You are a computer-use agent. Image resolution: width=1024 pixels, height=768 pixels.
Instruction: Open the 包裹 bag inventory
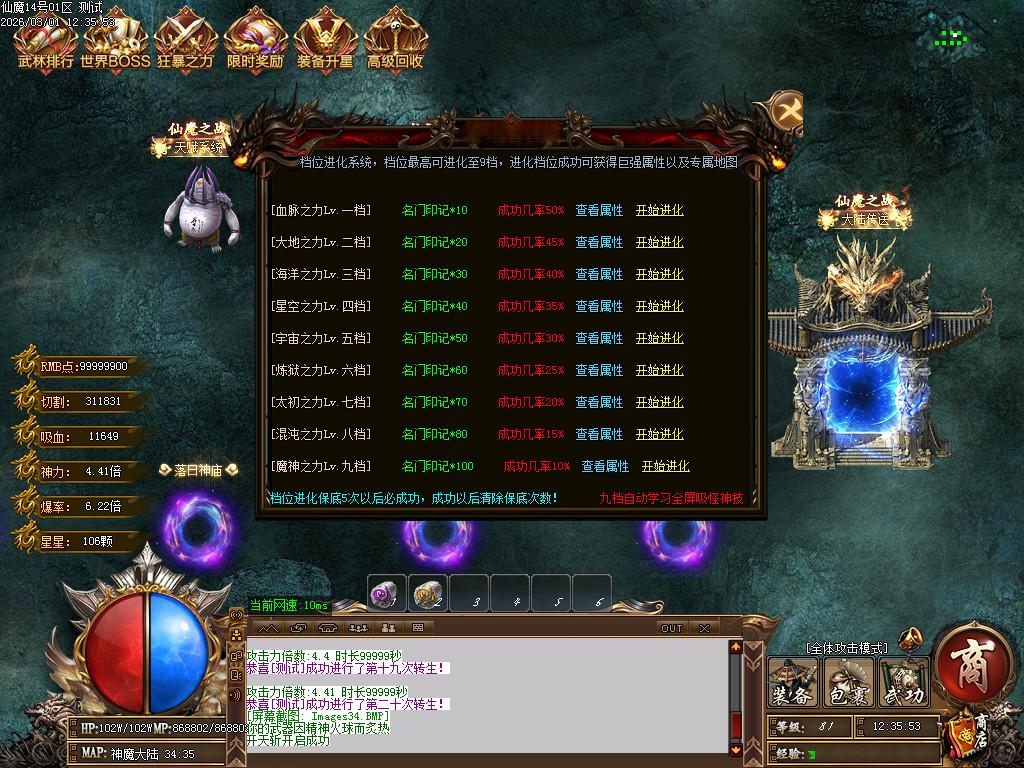pos(848,682)
